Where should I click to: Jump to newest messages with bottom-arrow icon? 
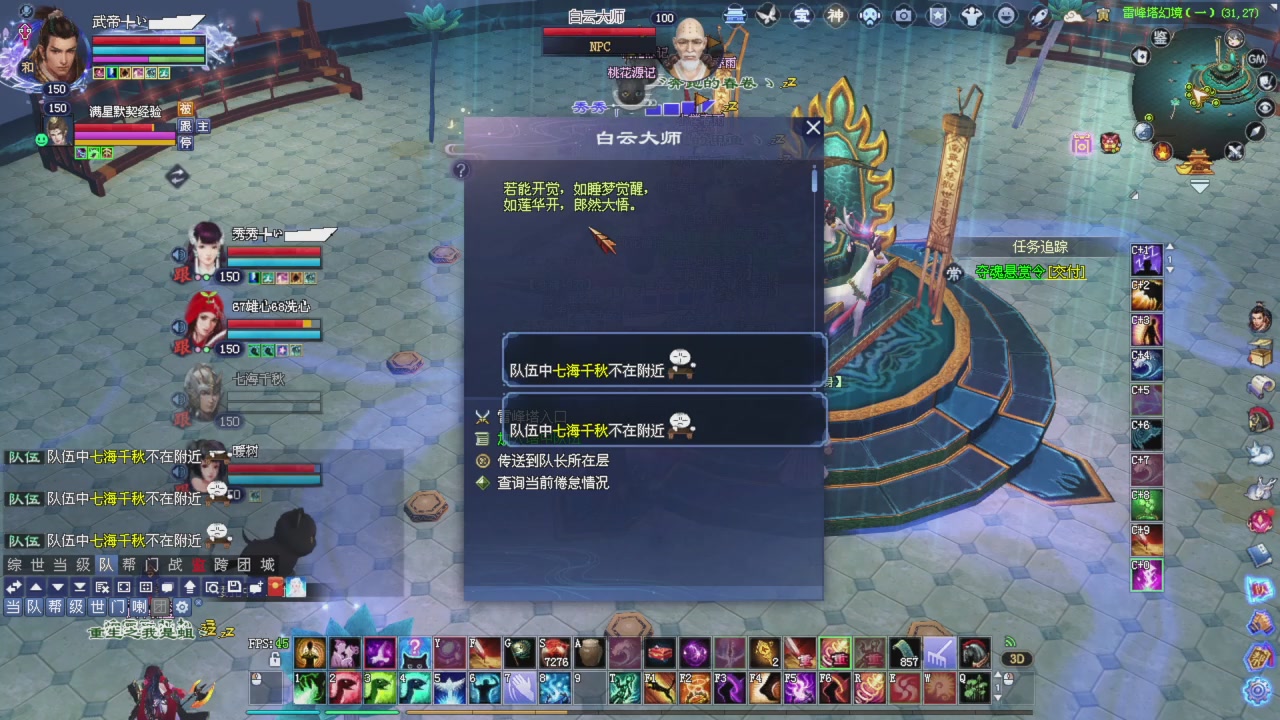coord(79,586)
